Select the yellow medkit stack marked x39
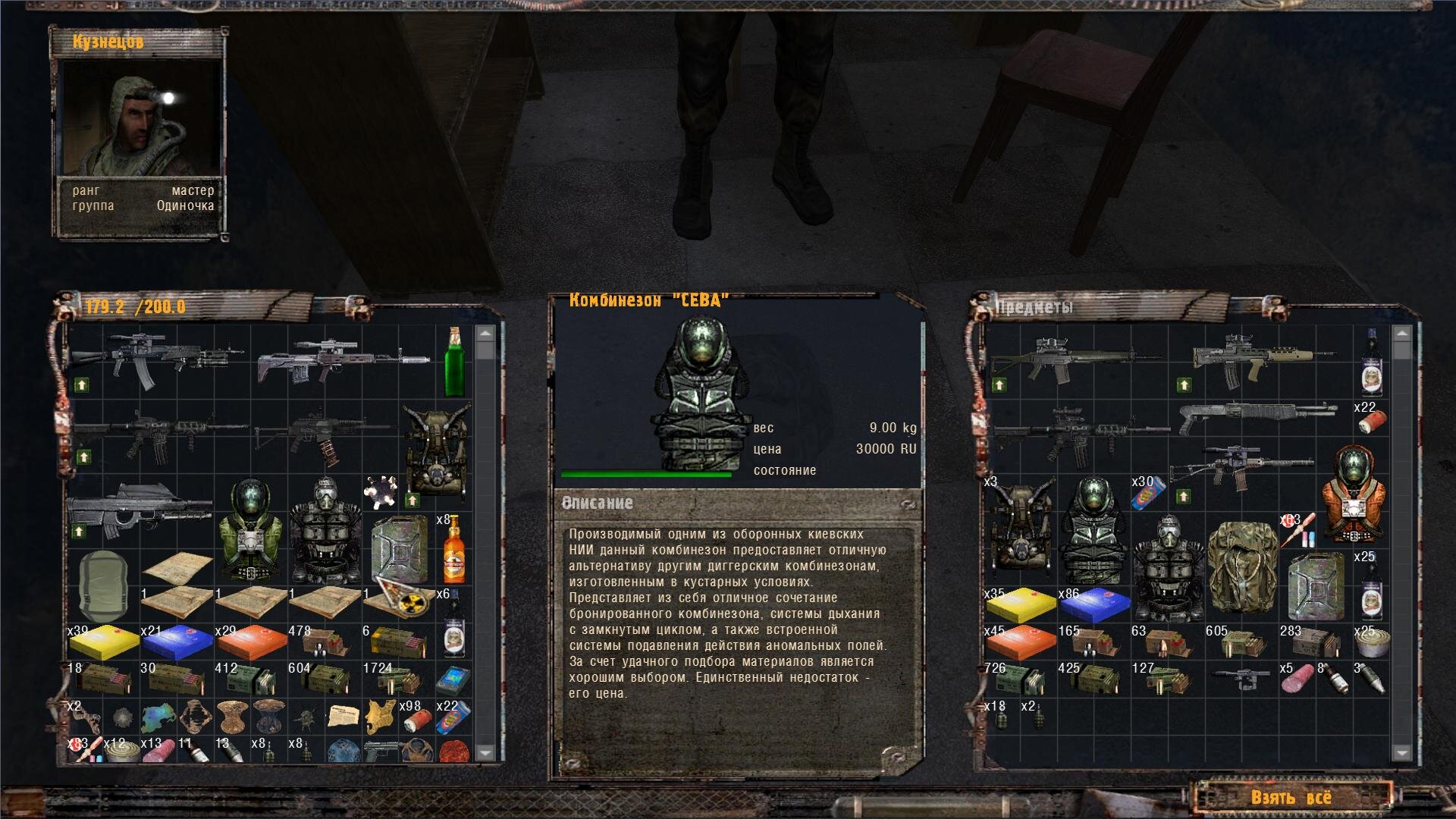The height and width of the screenshot is (819, 1456). pyautogui.click(x=104, y=642)
